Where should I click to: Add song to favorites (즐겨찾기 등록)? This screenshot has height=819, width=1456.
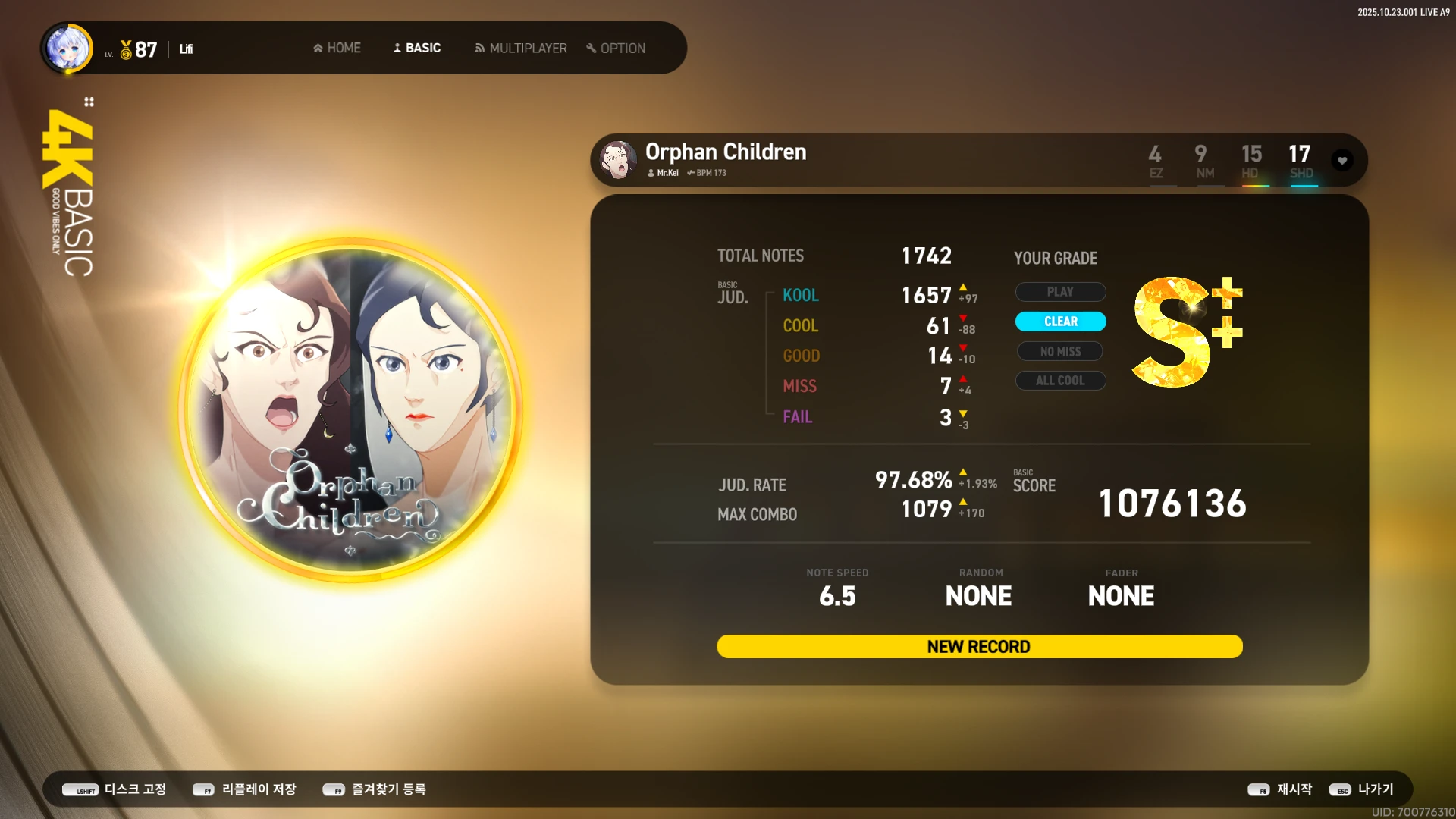[375, 789]
